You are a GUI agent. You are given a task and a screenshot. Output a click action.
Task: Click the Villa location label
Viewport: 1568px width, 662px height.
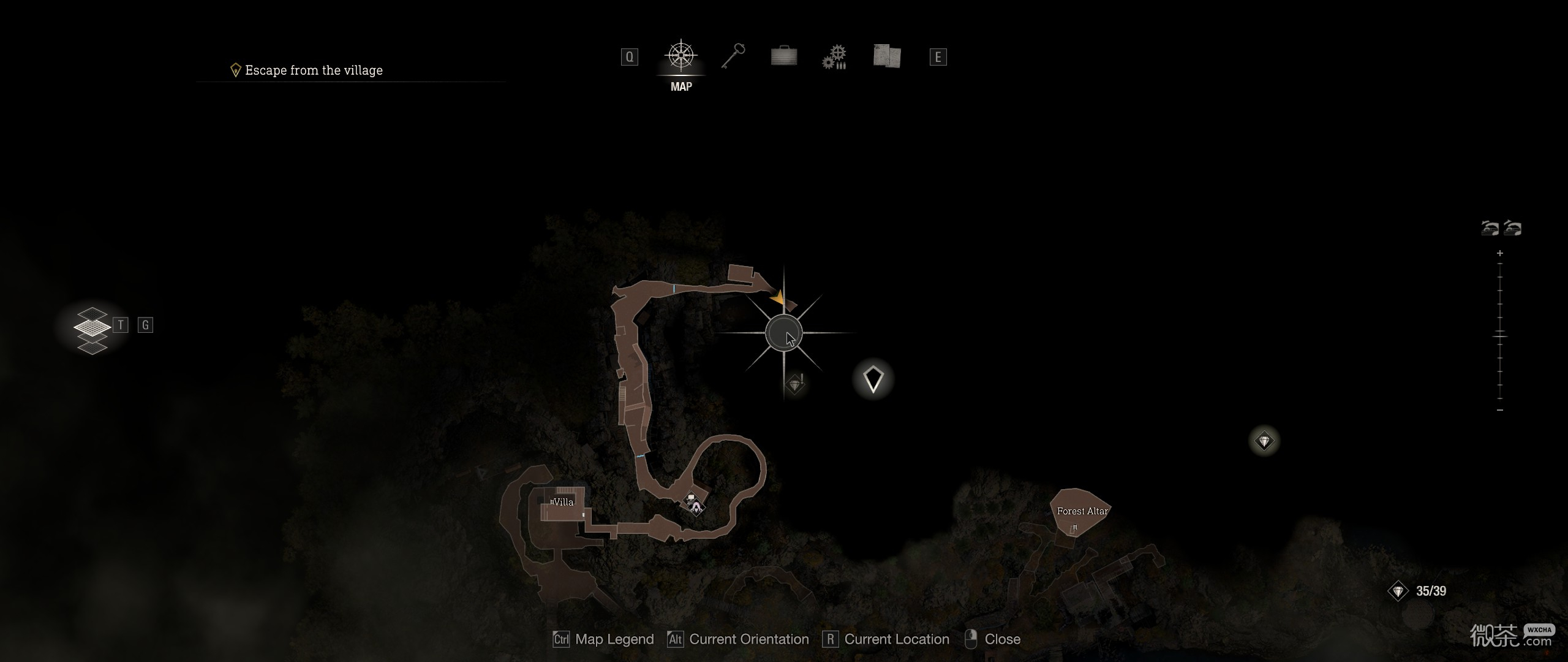coord(563,502)
